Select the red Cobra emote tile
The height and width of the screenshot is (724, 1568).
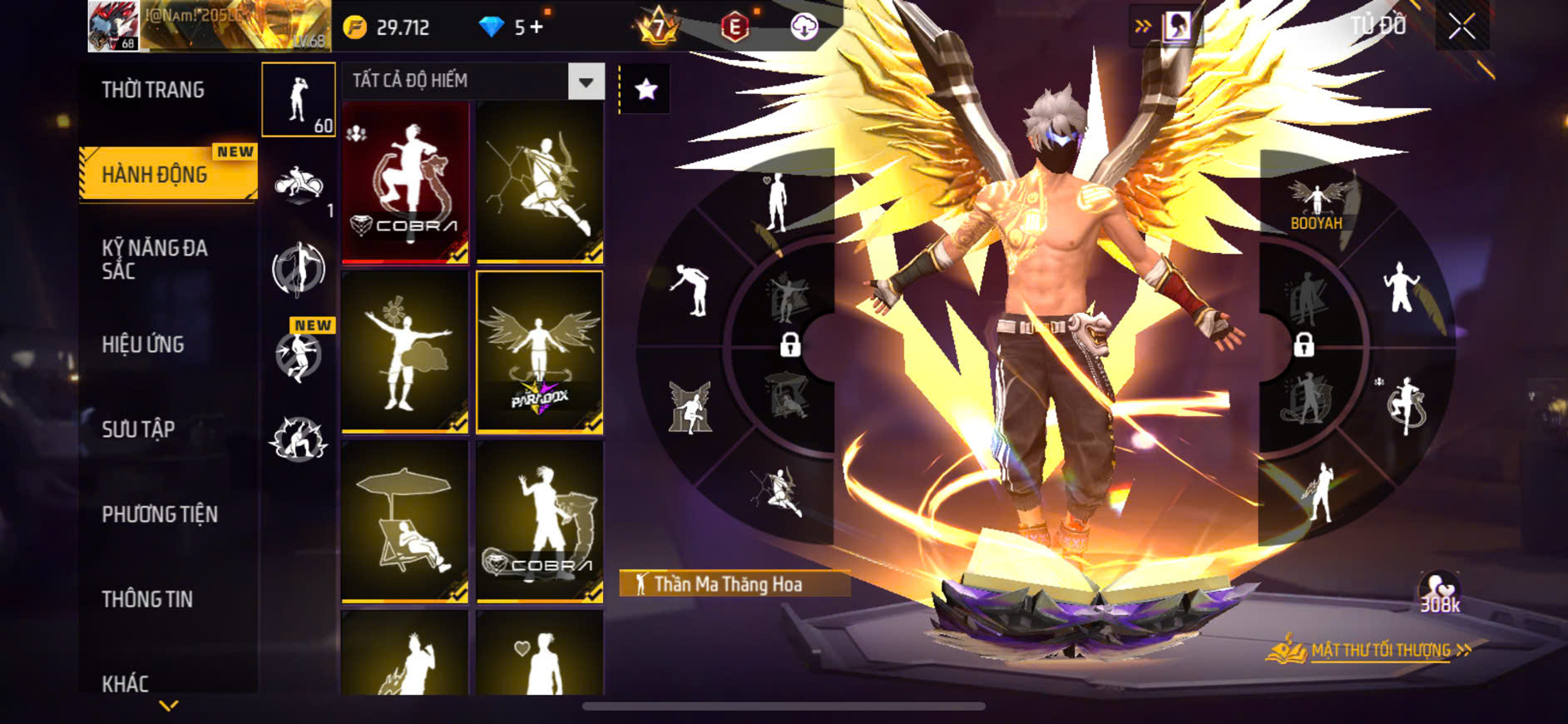(405, 182)
